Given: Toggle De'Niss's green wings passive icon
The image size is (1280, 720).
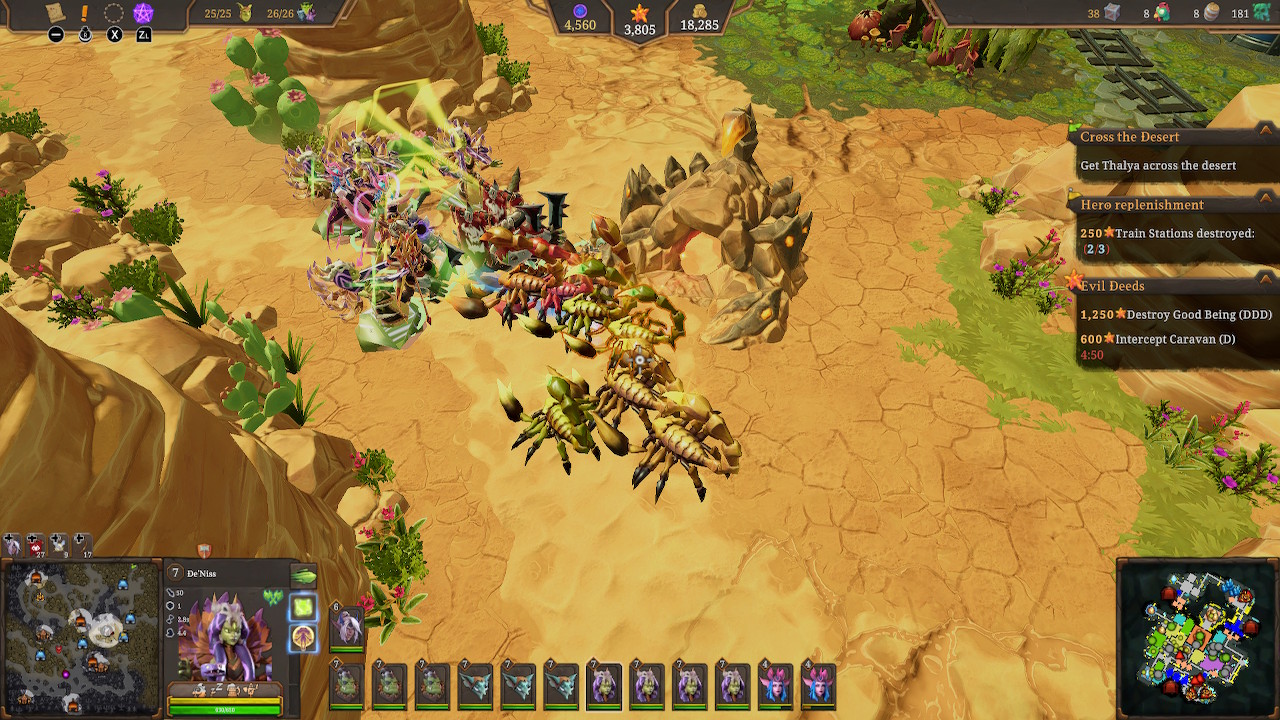Looking at the screenshot, I should tap(273, 596).
